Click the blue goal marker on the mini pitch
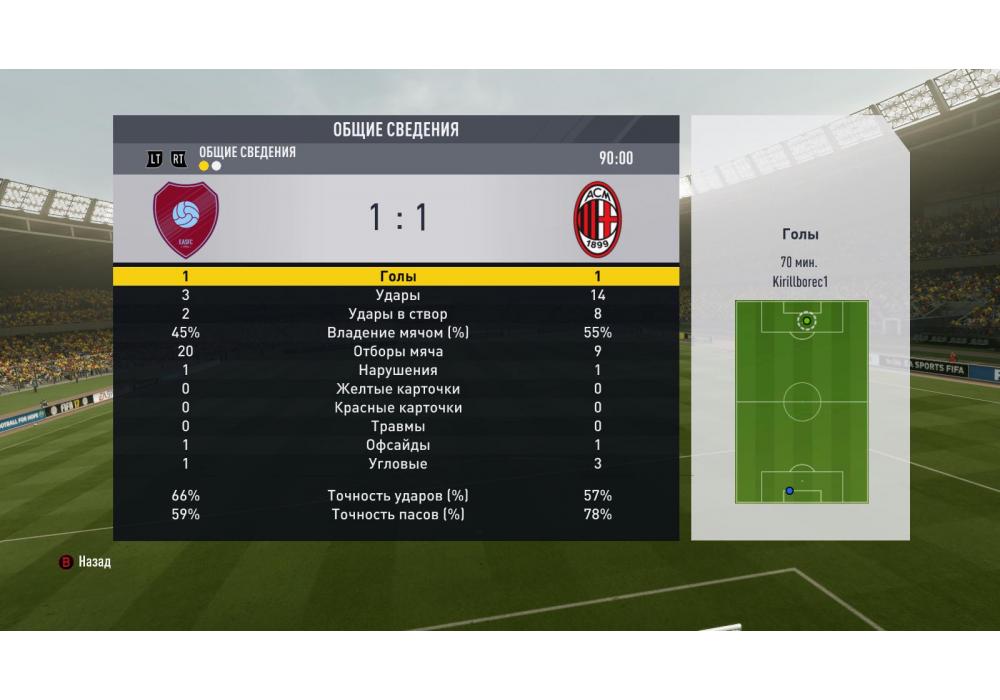 (790, 491)
